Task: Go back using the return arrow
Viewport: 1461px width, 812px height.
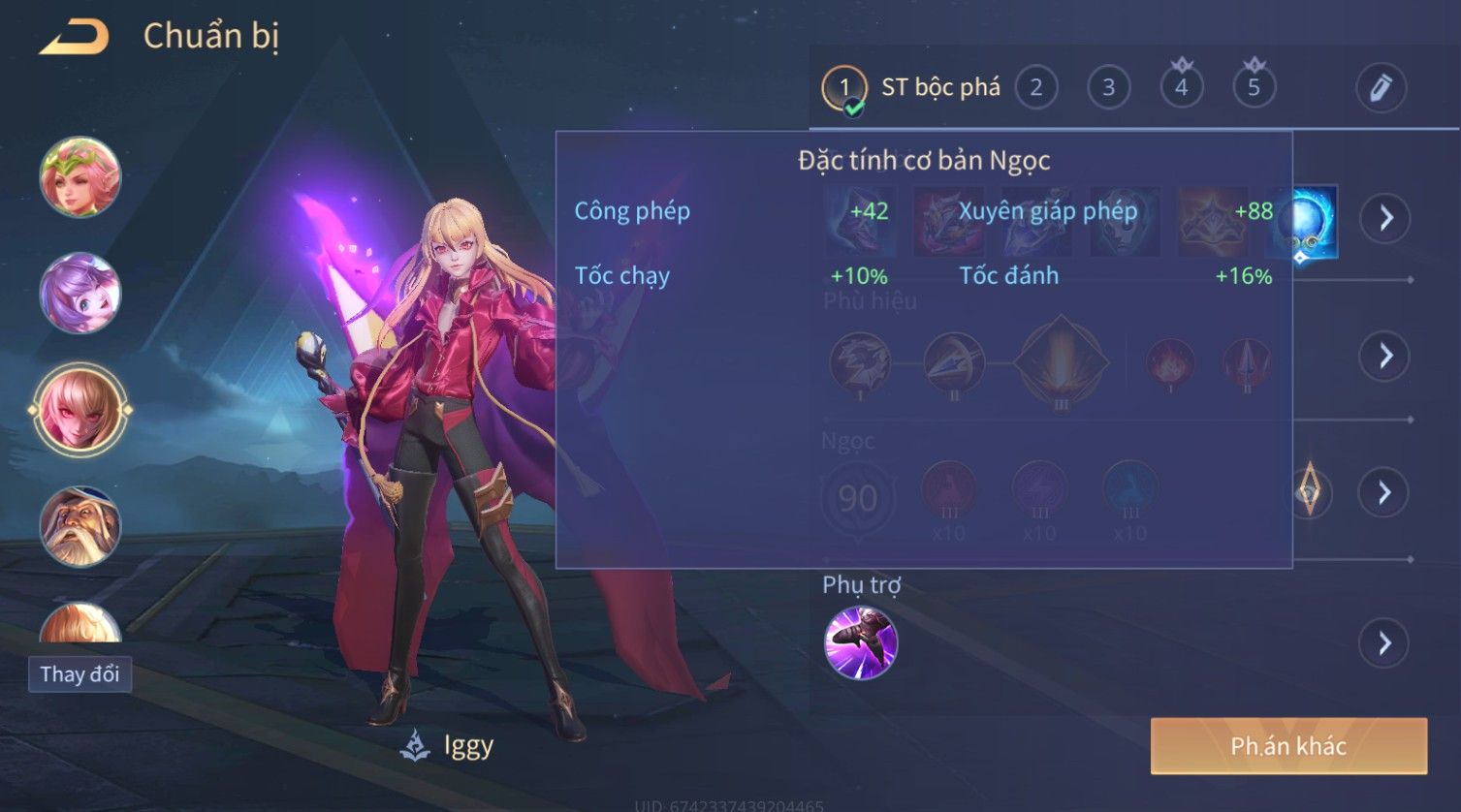Action: point(74,38)
